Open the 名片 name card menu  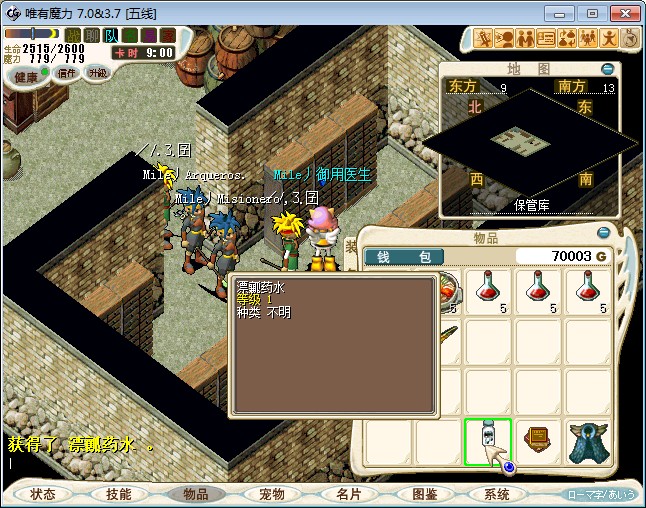click(x=348, y=494)
